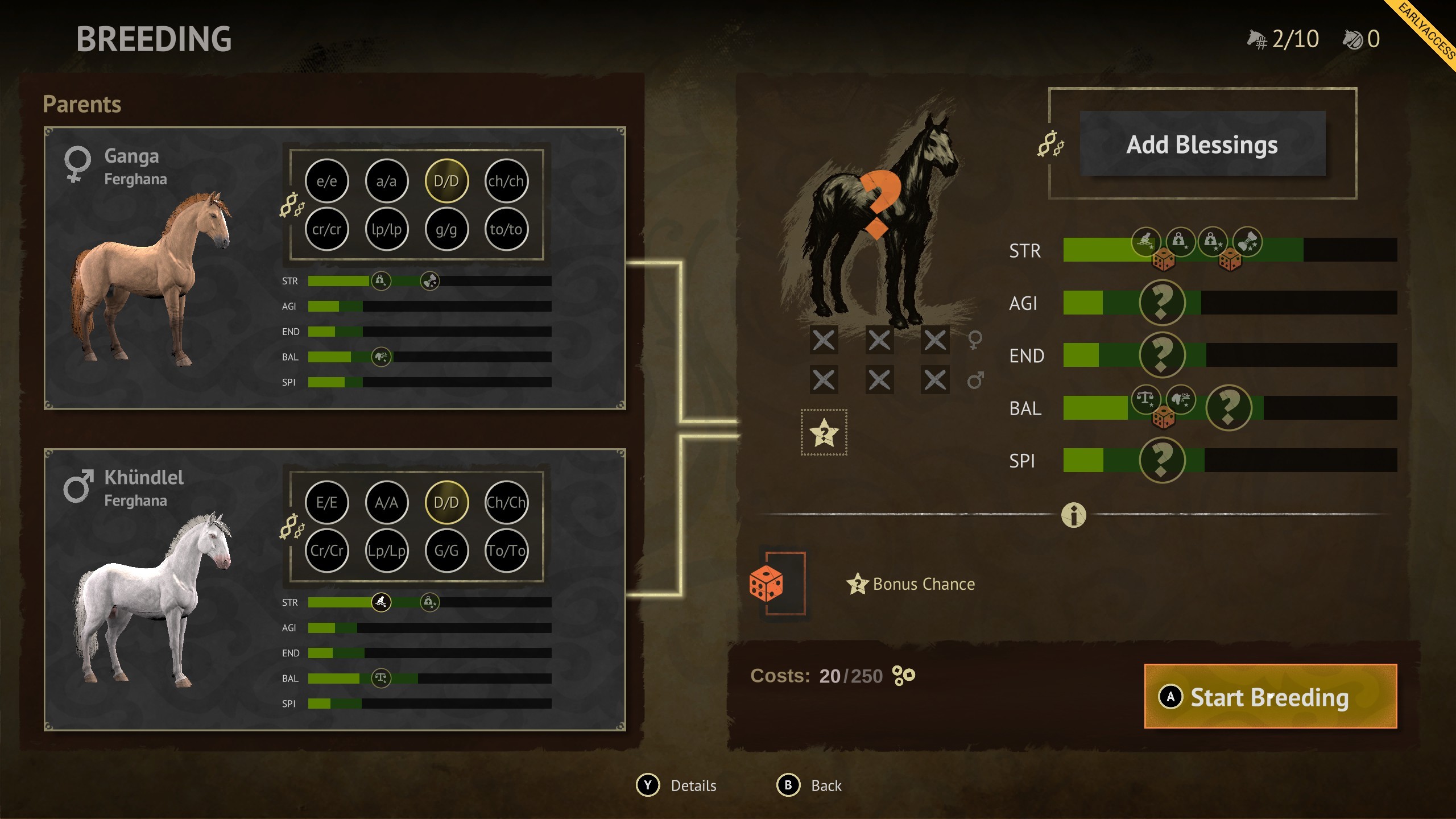Select the wind trait icon on Ganga's BAL bar
Image resolution: width=1456 pixels, height=819 pixels.
pos(382,358)
